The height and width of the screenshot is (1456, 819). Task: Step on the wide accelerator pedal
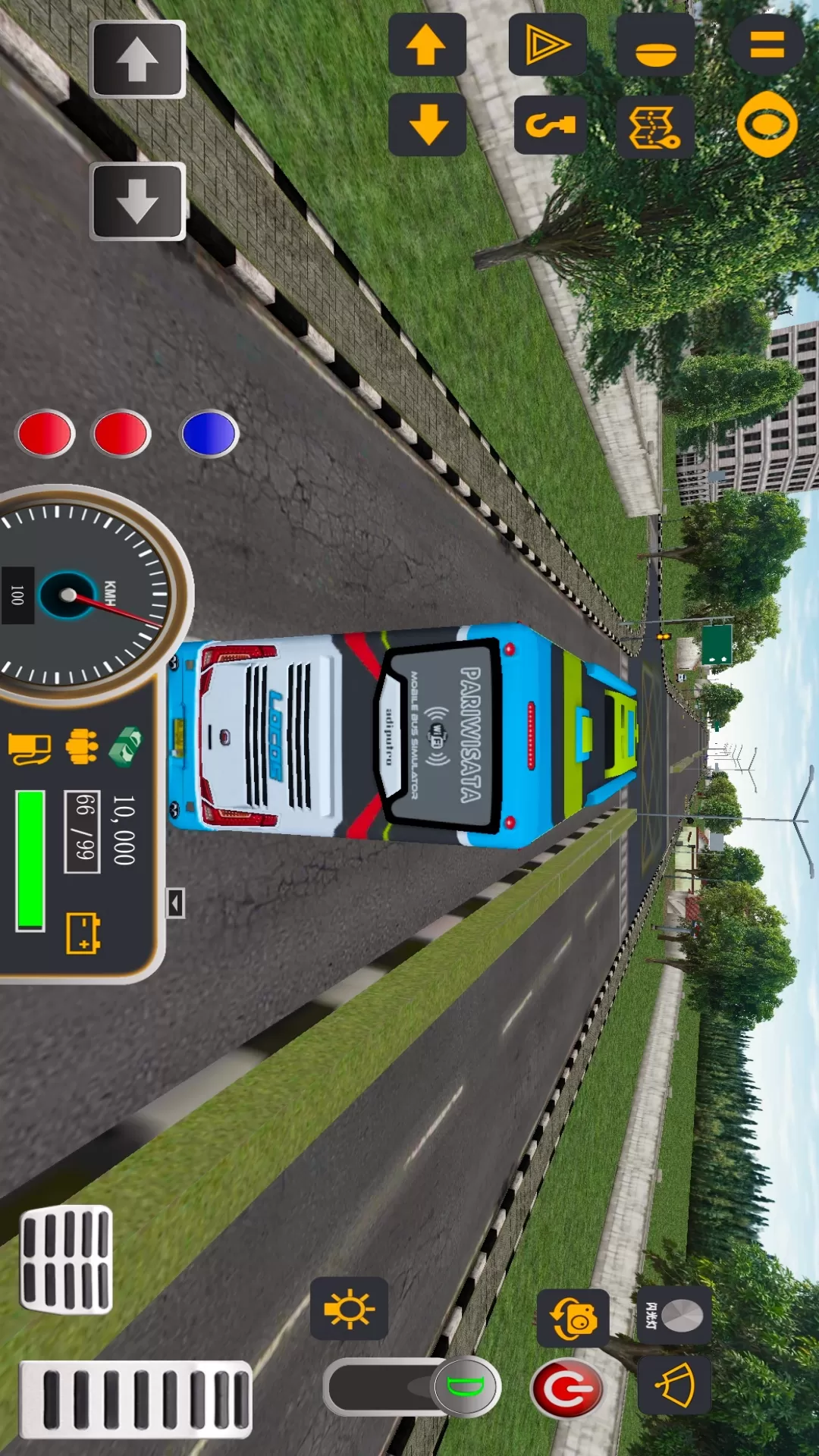136,1399
